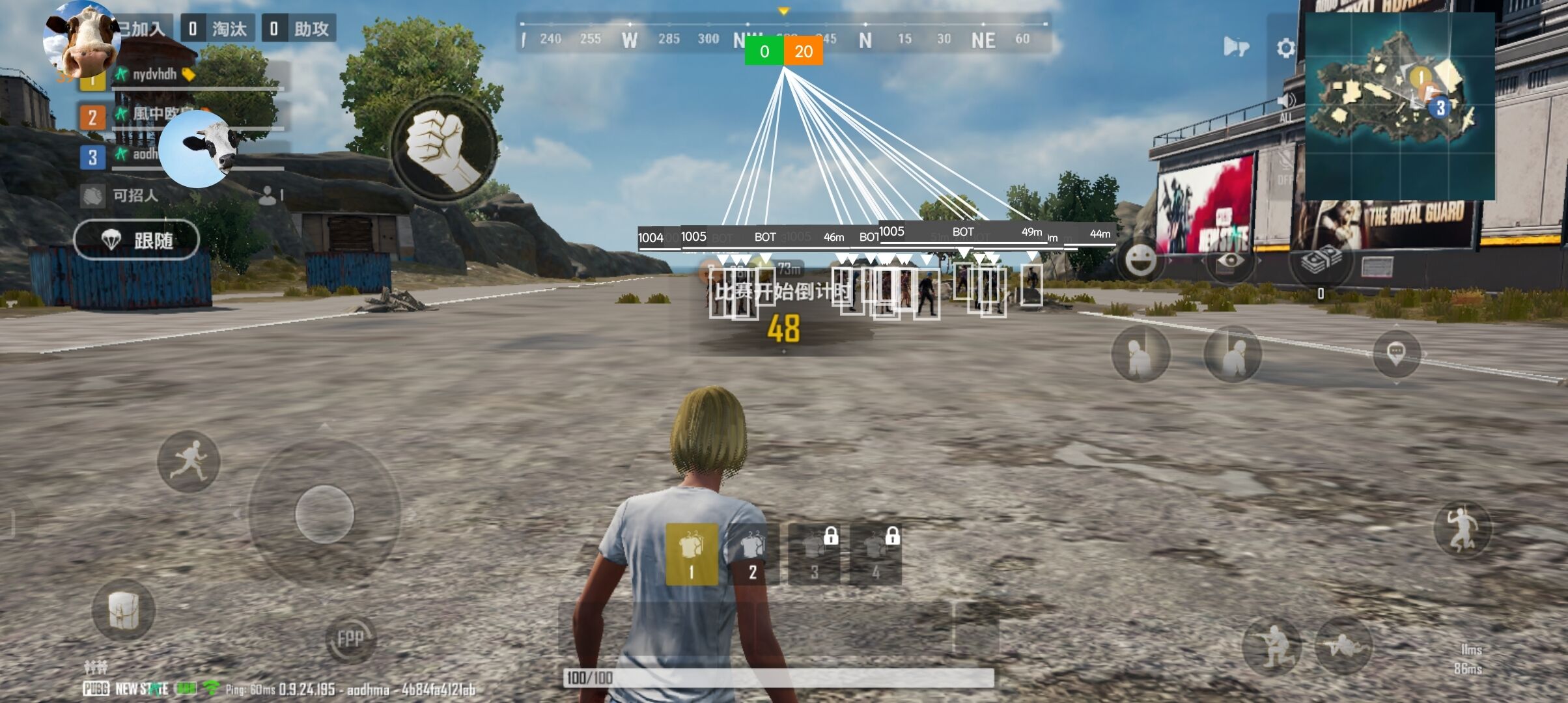Select outfit slot 2
1568x703 pixels.
click(x=752, y=554)
